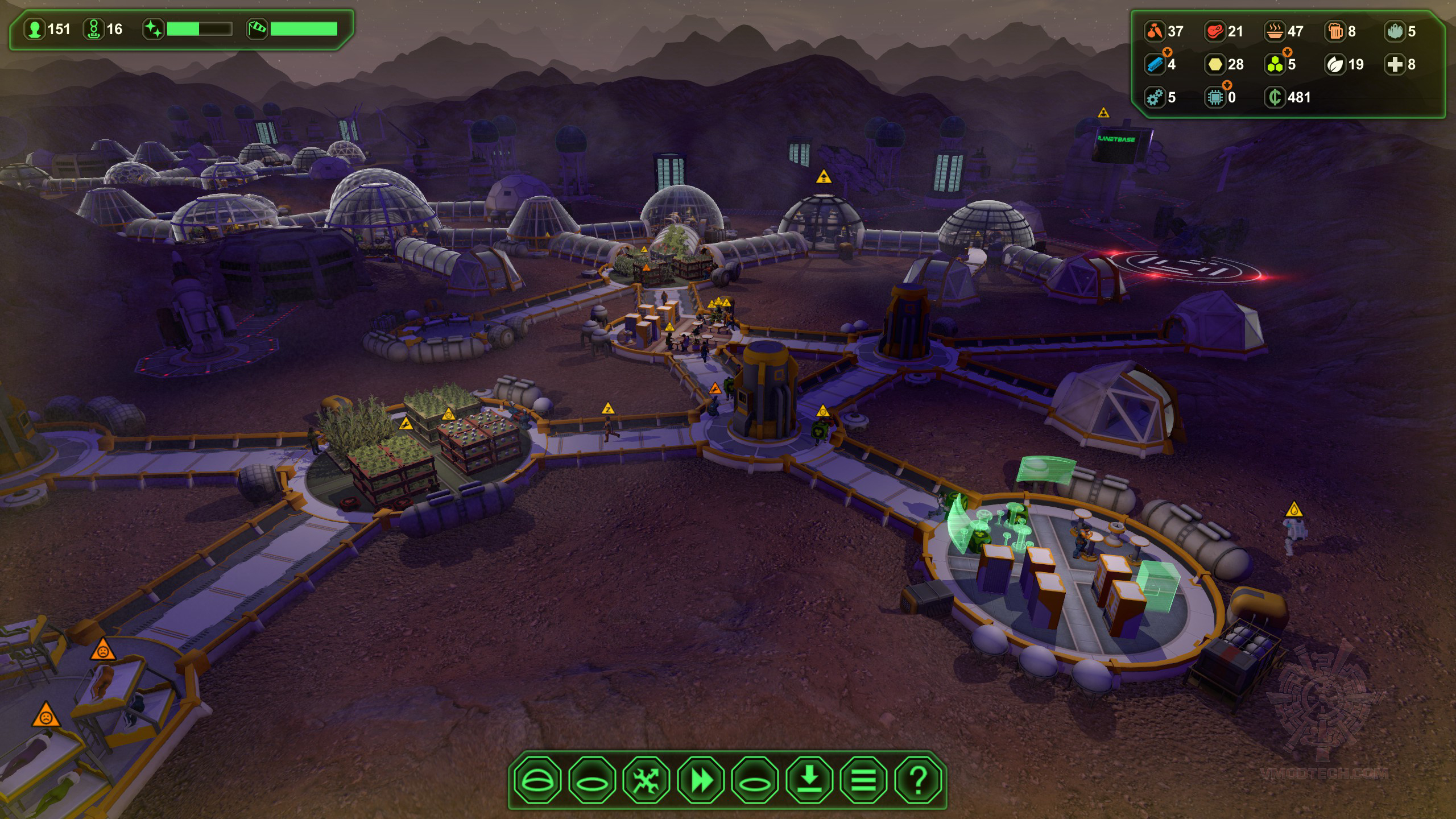Select the white medical cross icon
1456x819 pixels.
click(x=1395, y=64)
